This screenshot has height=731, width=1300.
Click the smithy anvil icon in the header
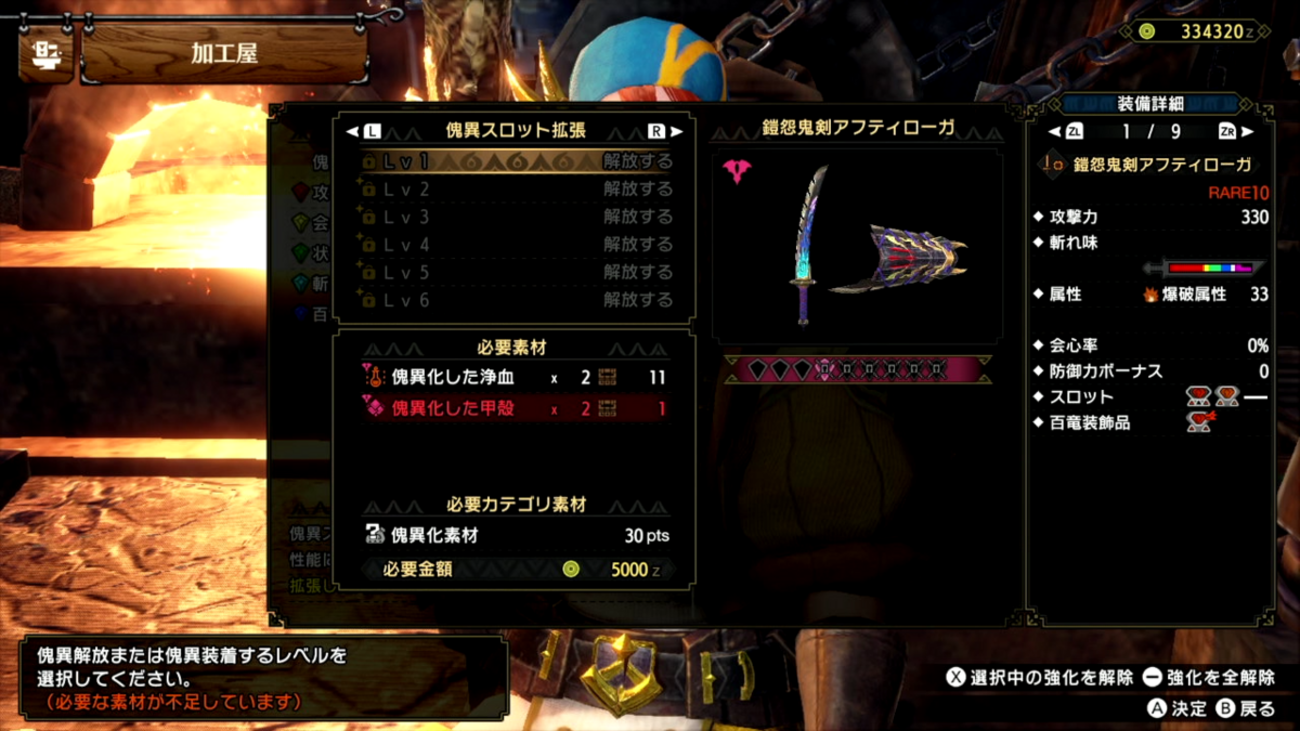[45, 55]
